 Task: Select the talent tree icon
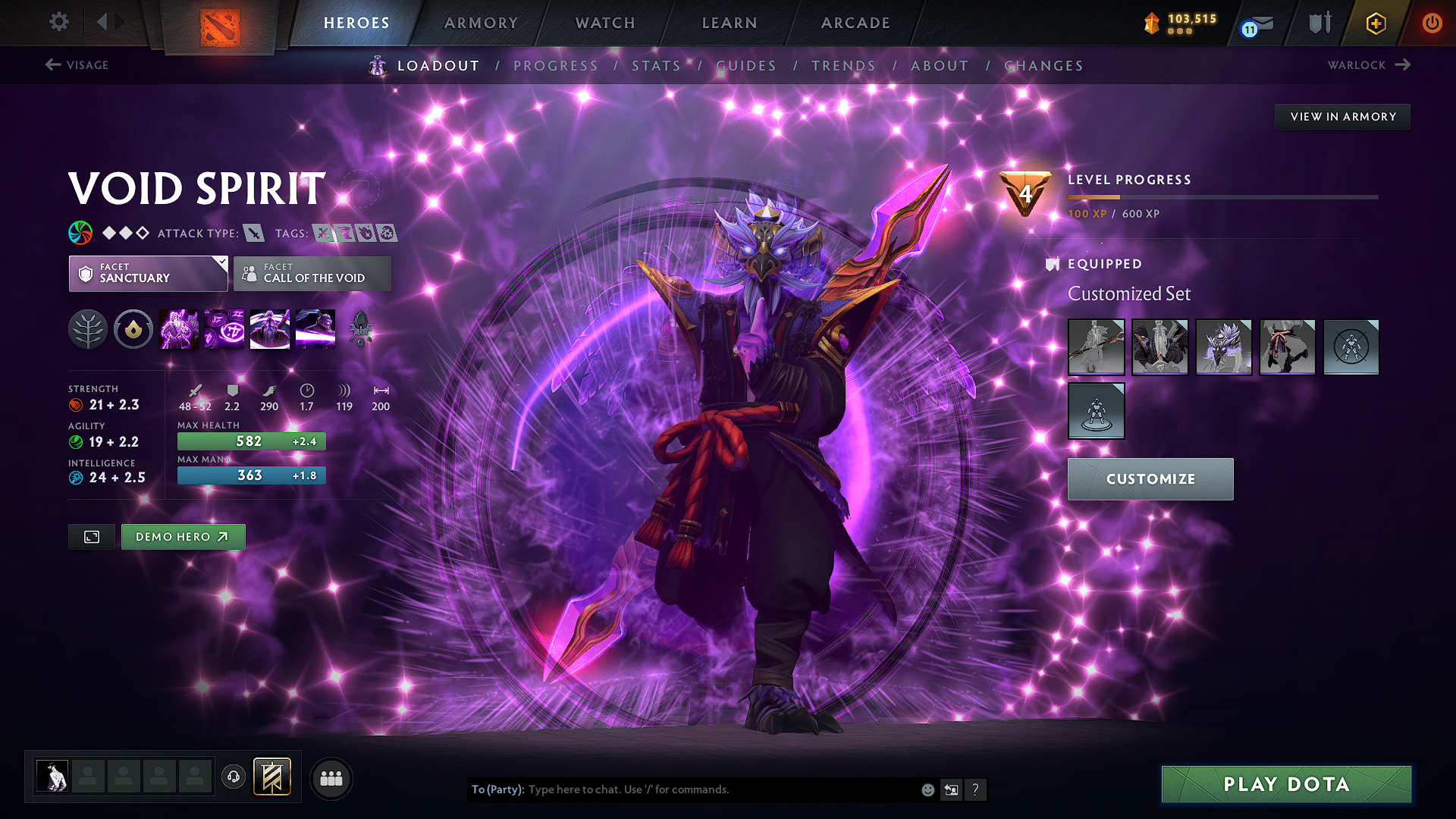pos(88,329)
